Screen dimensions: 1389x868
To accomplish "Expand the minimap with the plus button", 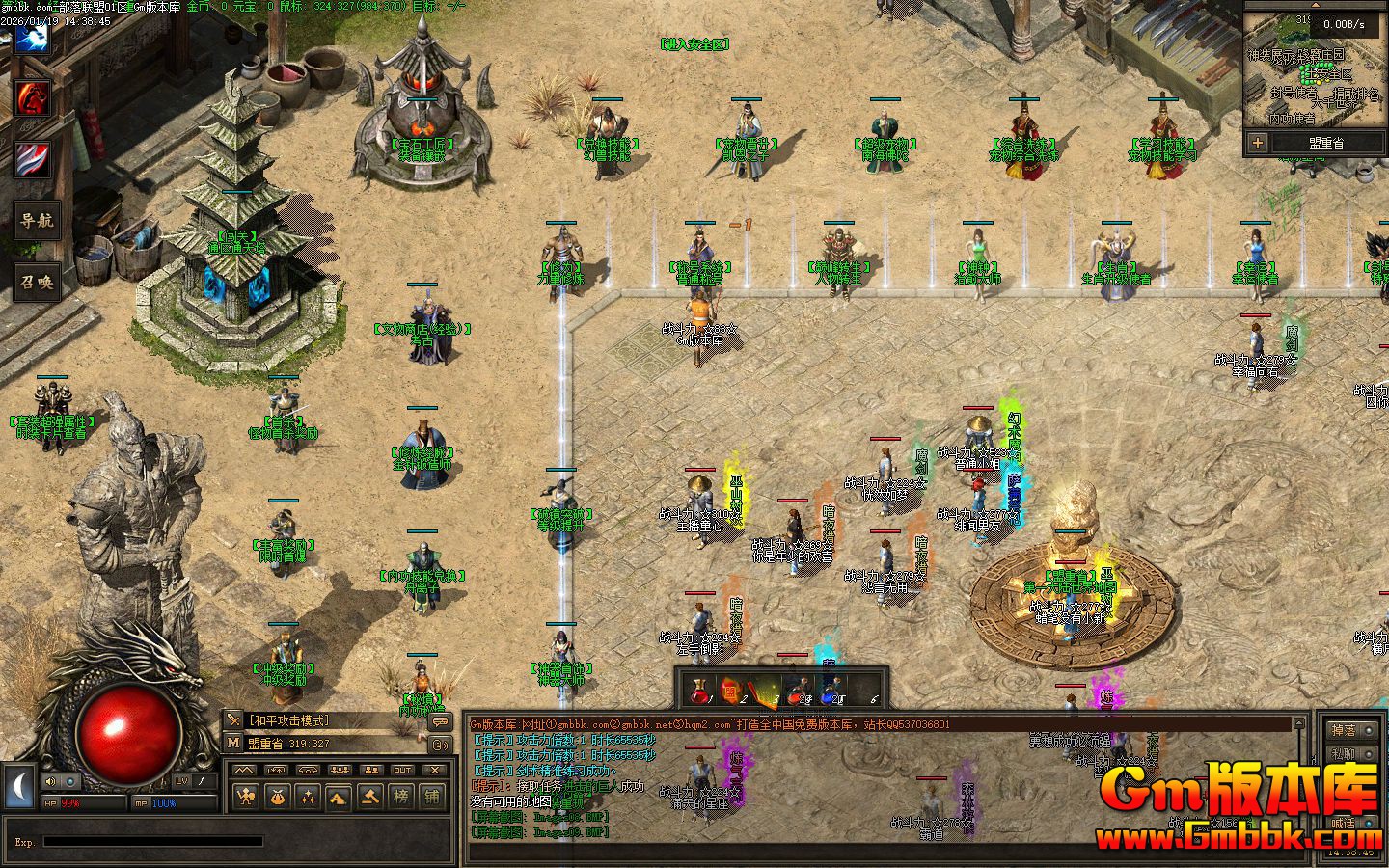I will pos(1258,143).
